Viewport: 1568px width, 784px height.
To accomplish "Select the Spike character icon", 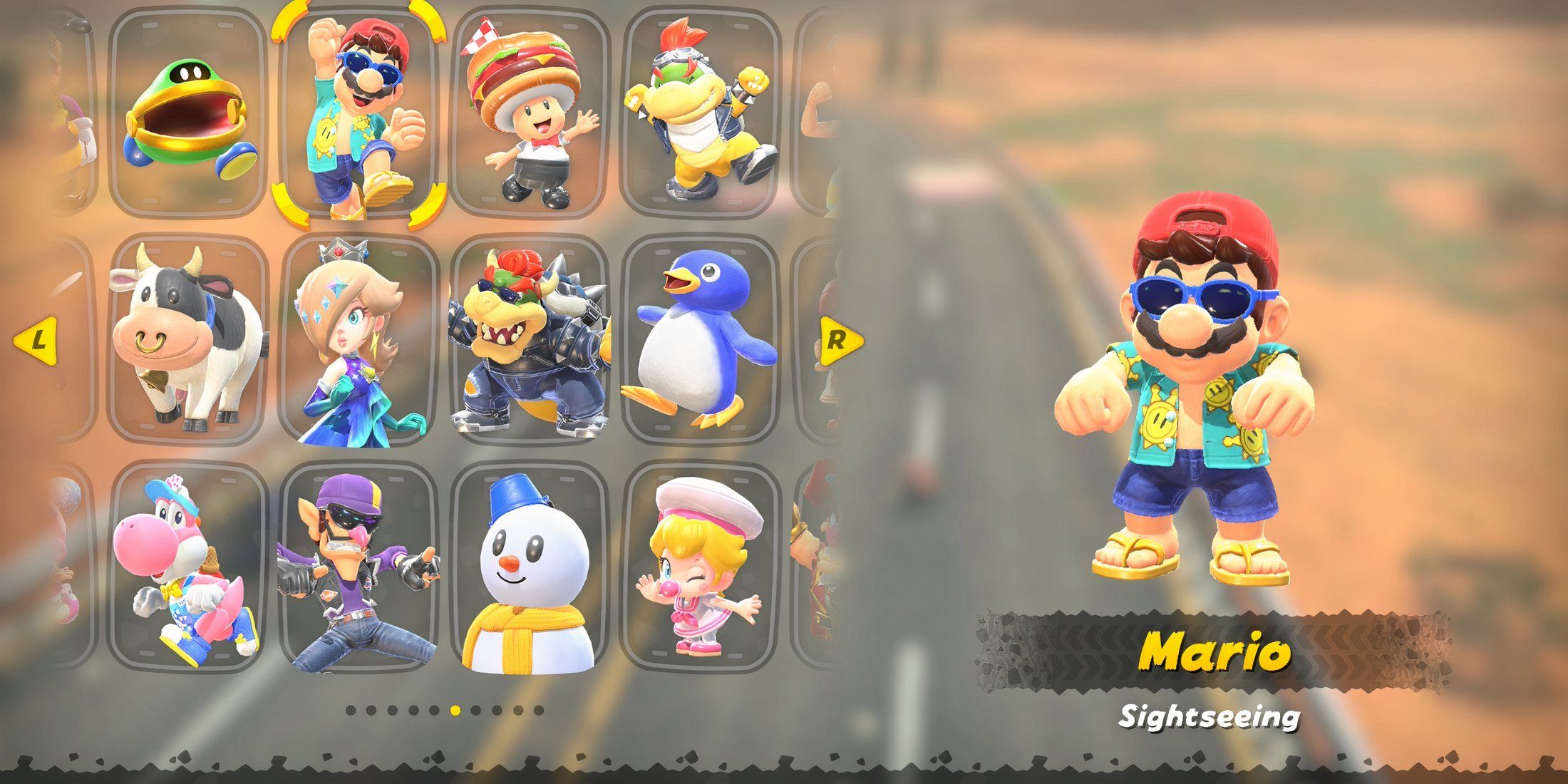I will (189, 114).
